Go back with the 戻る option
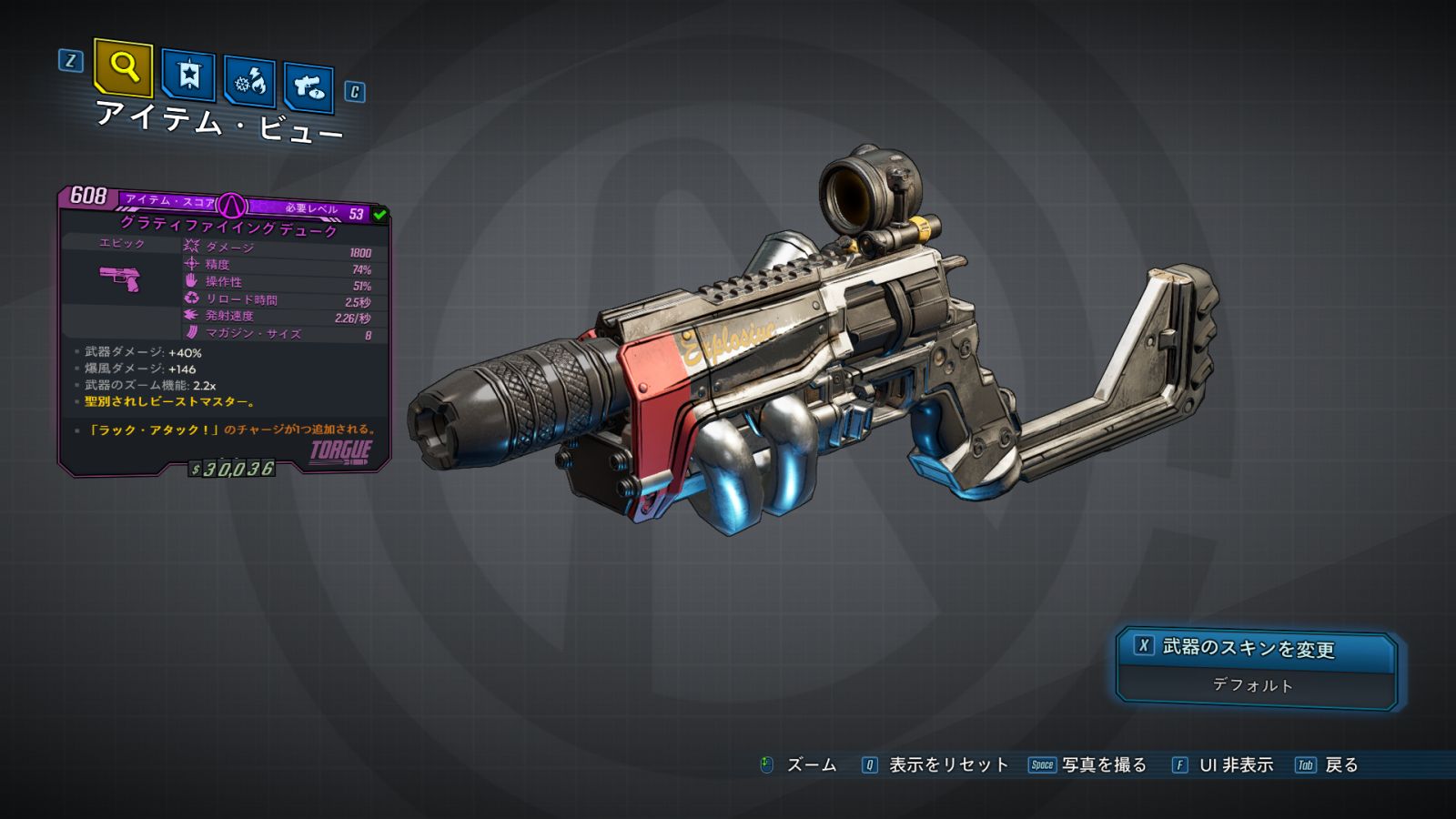1456x819 pixels. pyautogui.click(x=1340, y=765)
